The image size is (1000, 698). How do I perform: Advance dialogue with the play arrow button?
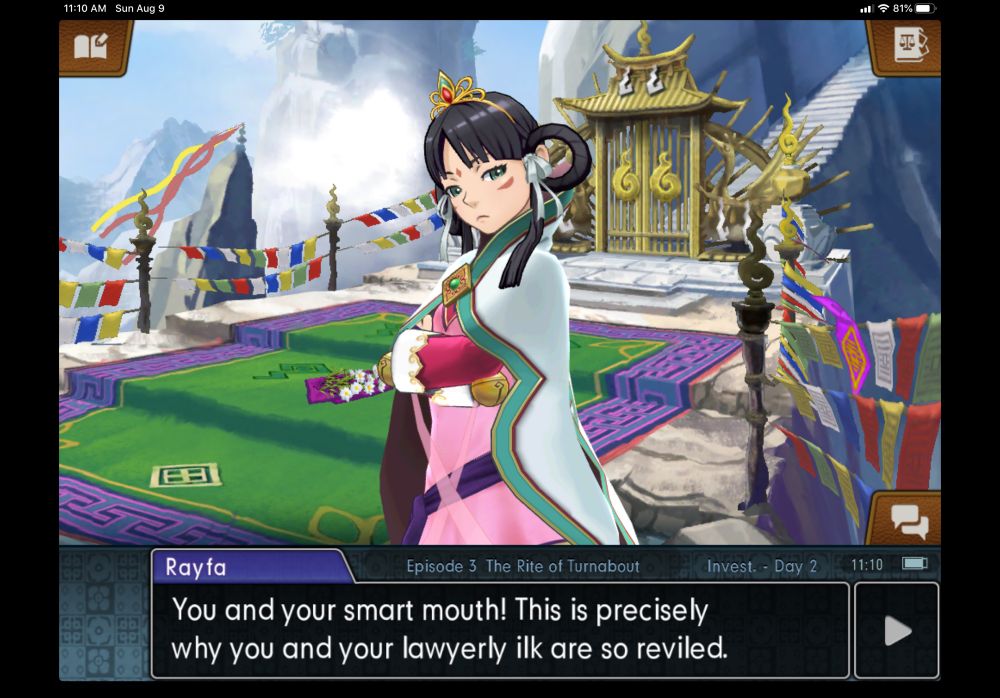(897, 630)
